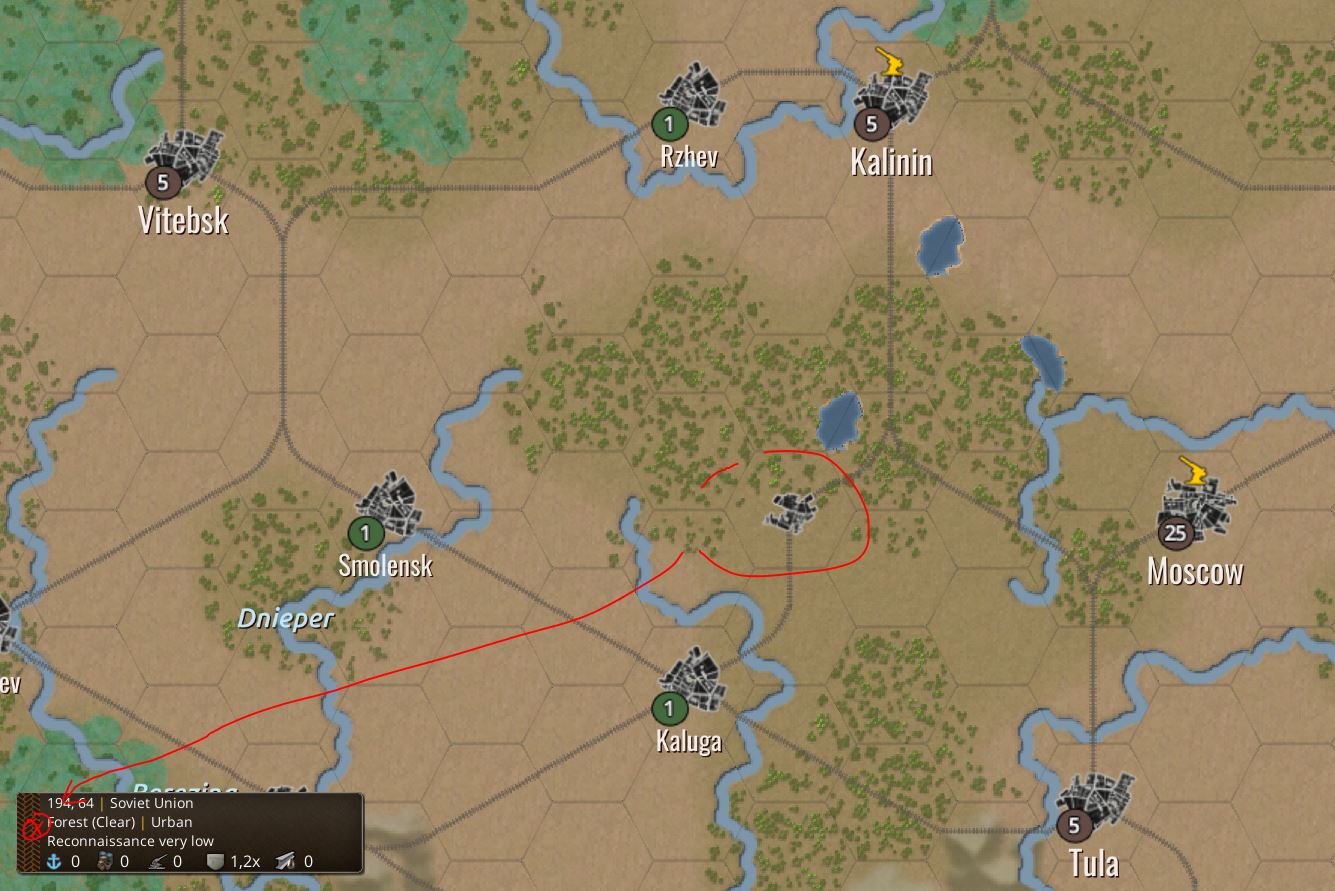Select the city hex circled in red
Viewport: 1335px width, 891px height.
click(x=790, y=513)
